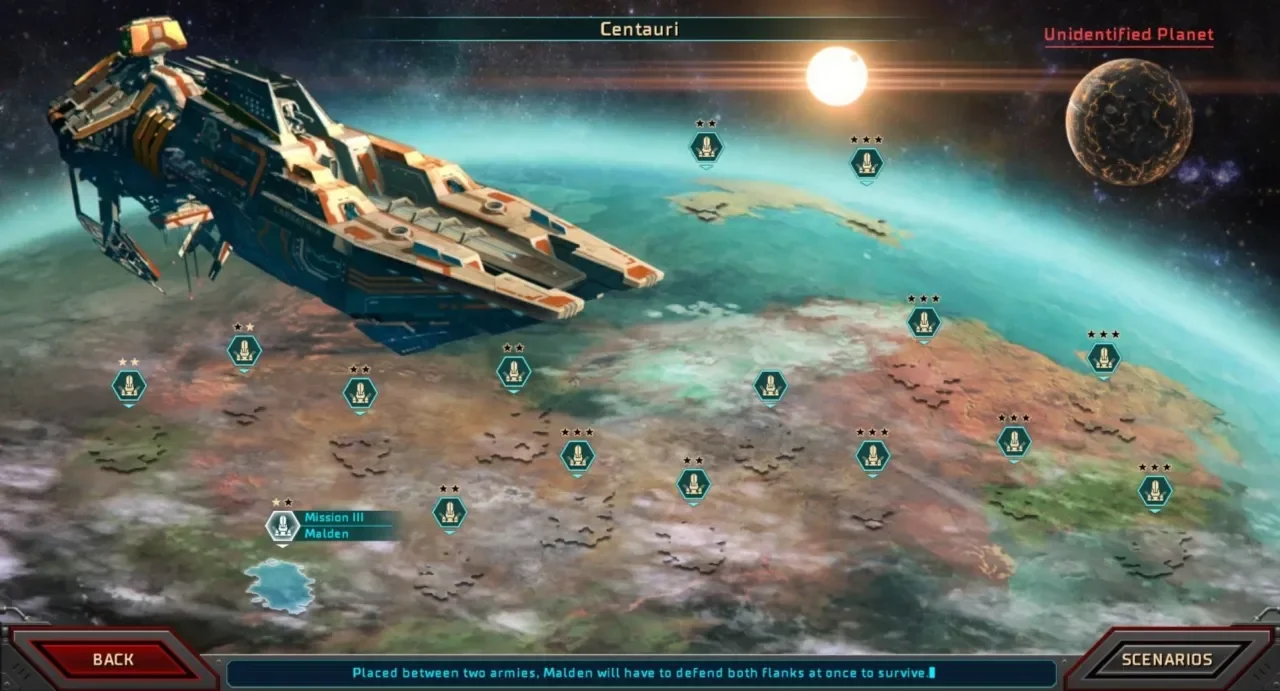Open the SCENARIOS menu
This screenshot has height=691, width=1280.
click(1166, 659)
